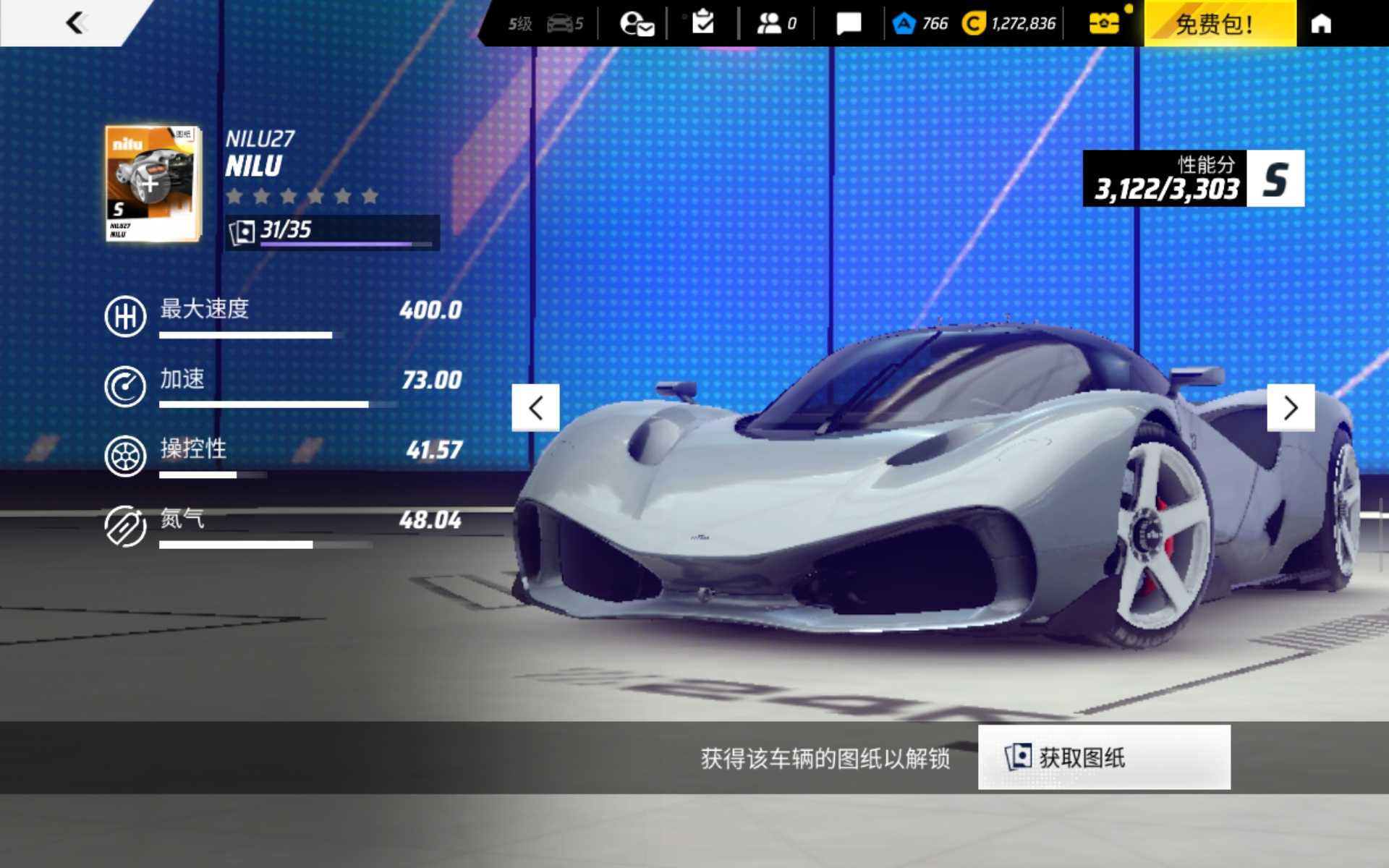The width and height of the screenshot is (1389, 868).
Task: Open the yellow ticket icon
Action: (x=1104, y=24)
